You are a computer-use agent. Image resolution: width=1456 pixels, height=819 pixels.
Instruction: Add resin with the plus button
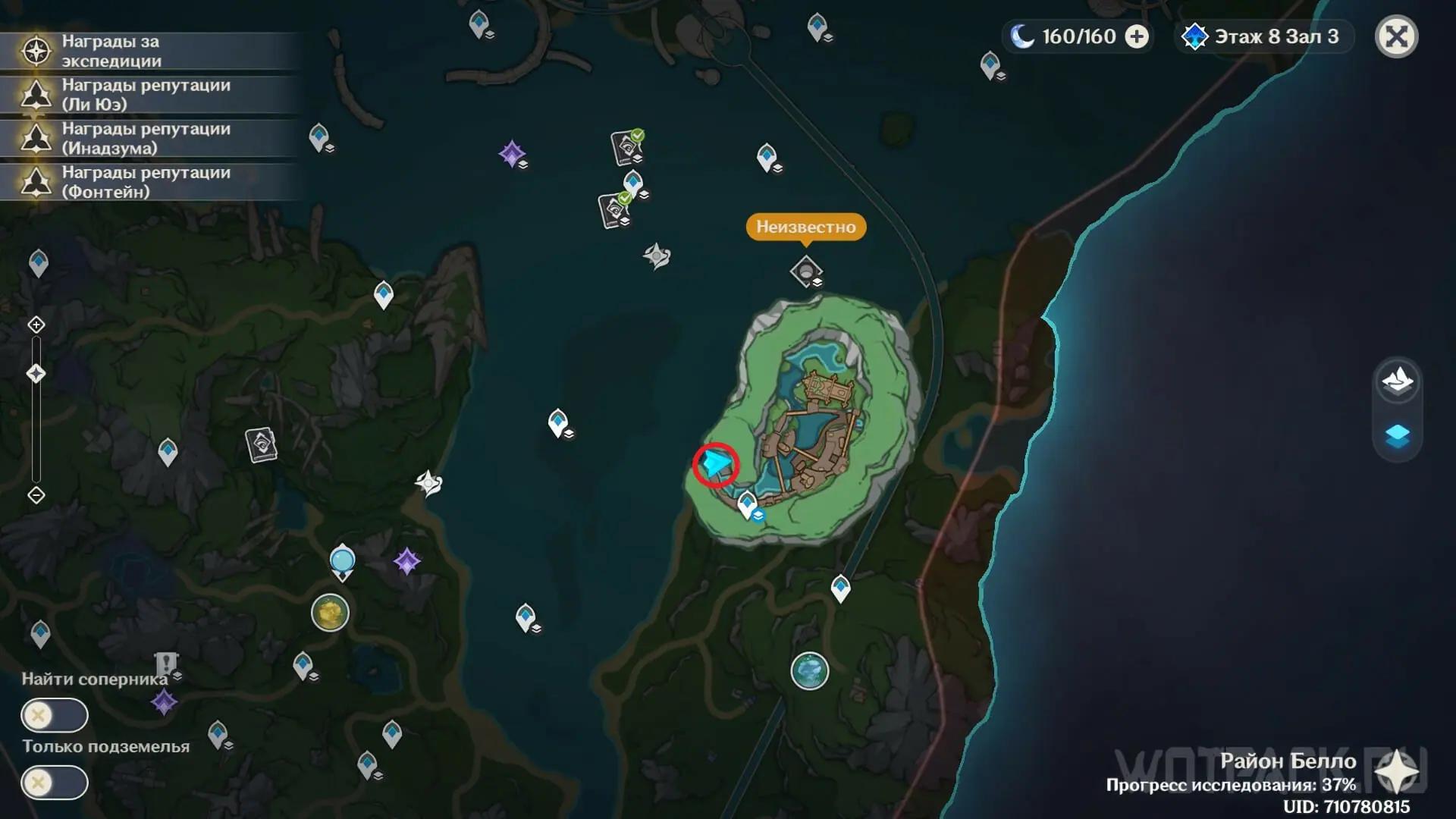1136,36
